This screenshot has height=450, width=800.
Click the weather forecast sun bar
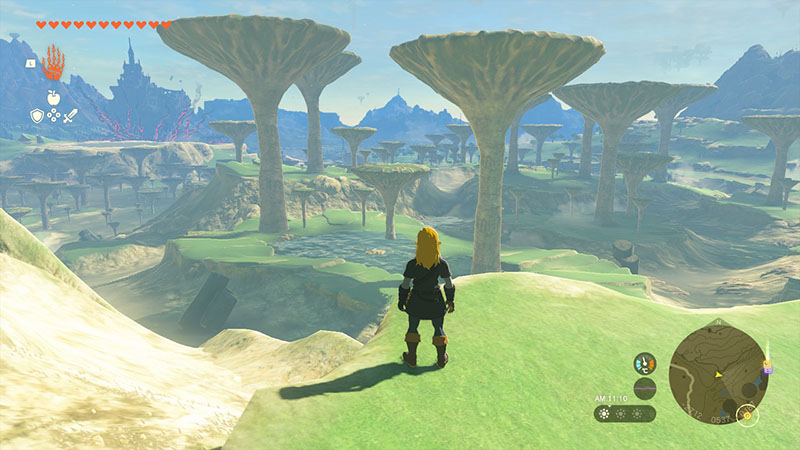(625, 413)
